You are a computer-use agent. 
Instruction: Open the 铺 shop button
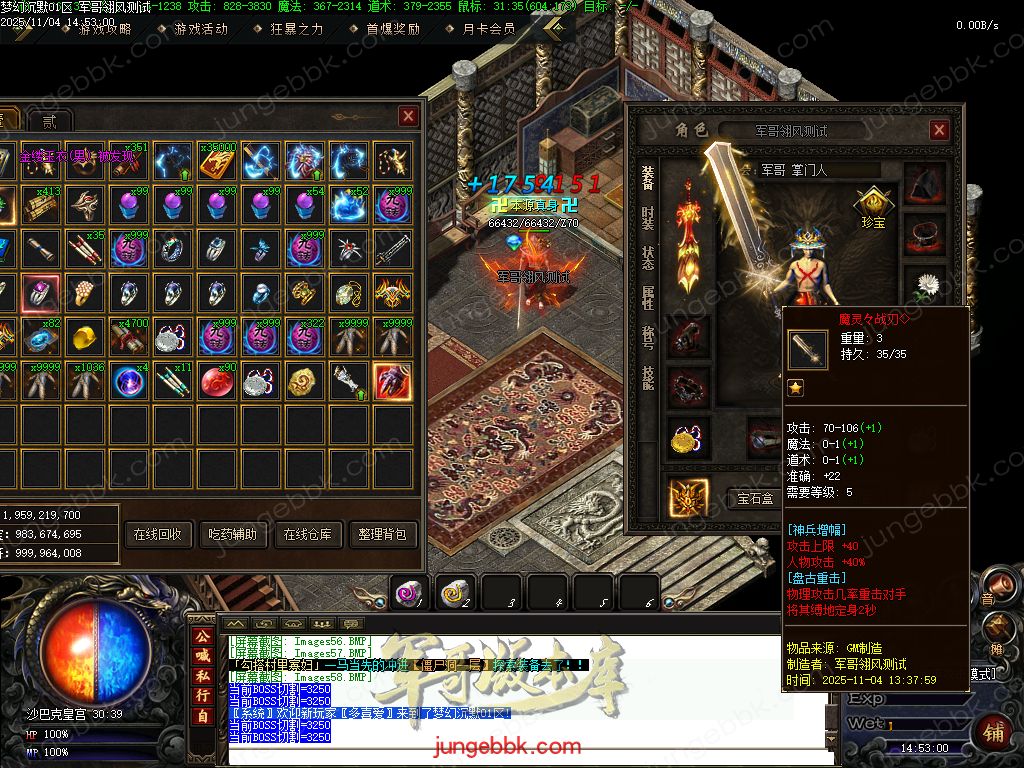991,731
